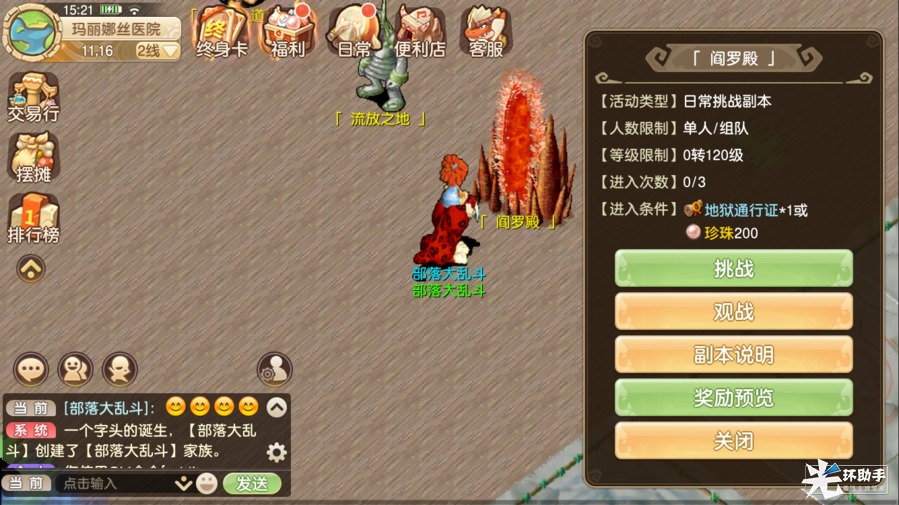Open 副本说明 dungeon description
The width and height of the screenshot is (899, 505).
coord(733,355)
